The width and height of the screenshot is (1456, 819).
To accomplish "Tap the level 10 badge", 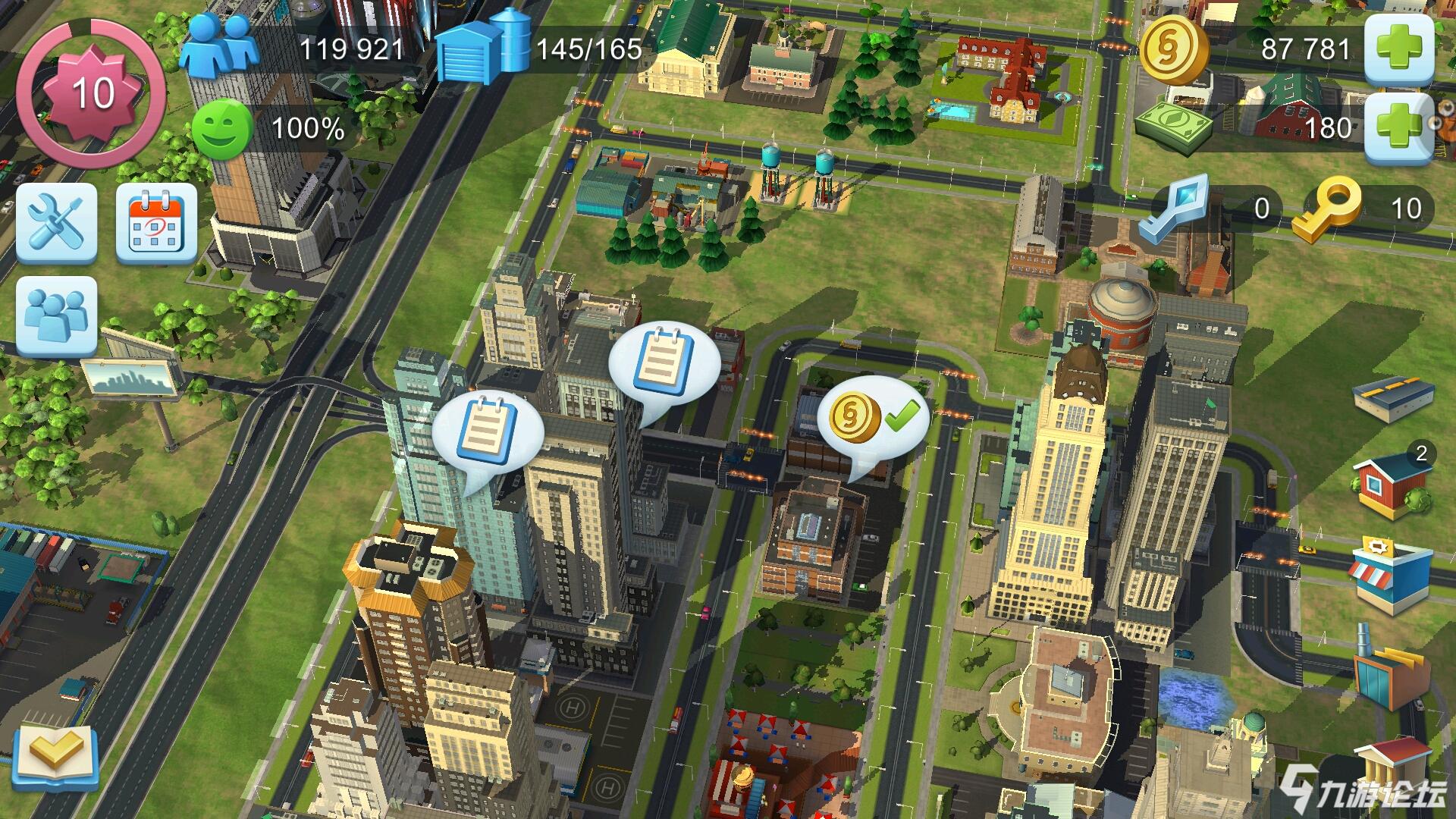I will (x=93, y=93).
